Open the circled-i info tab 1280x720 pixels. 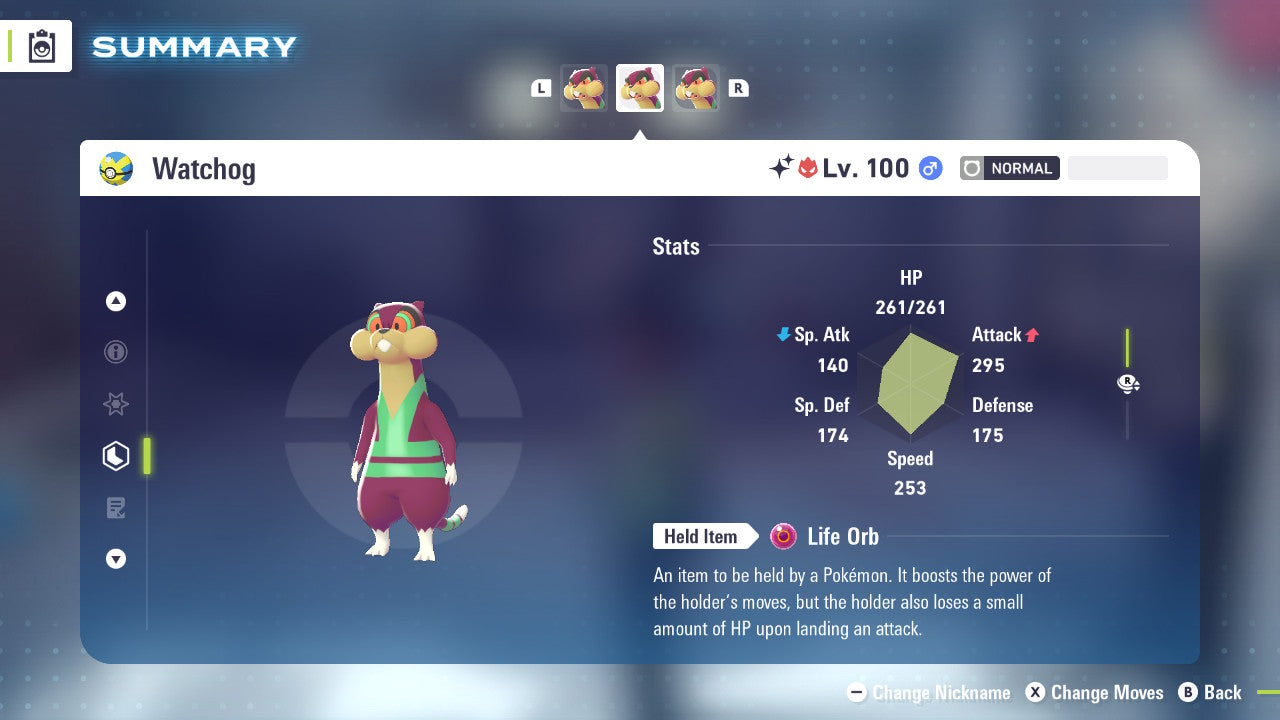tap(116, 352)
